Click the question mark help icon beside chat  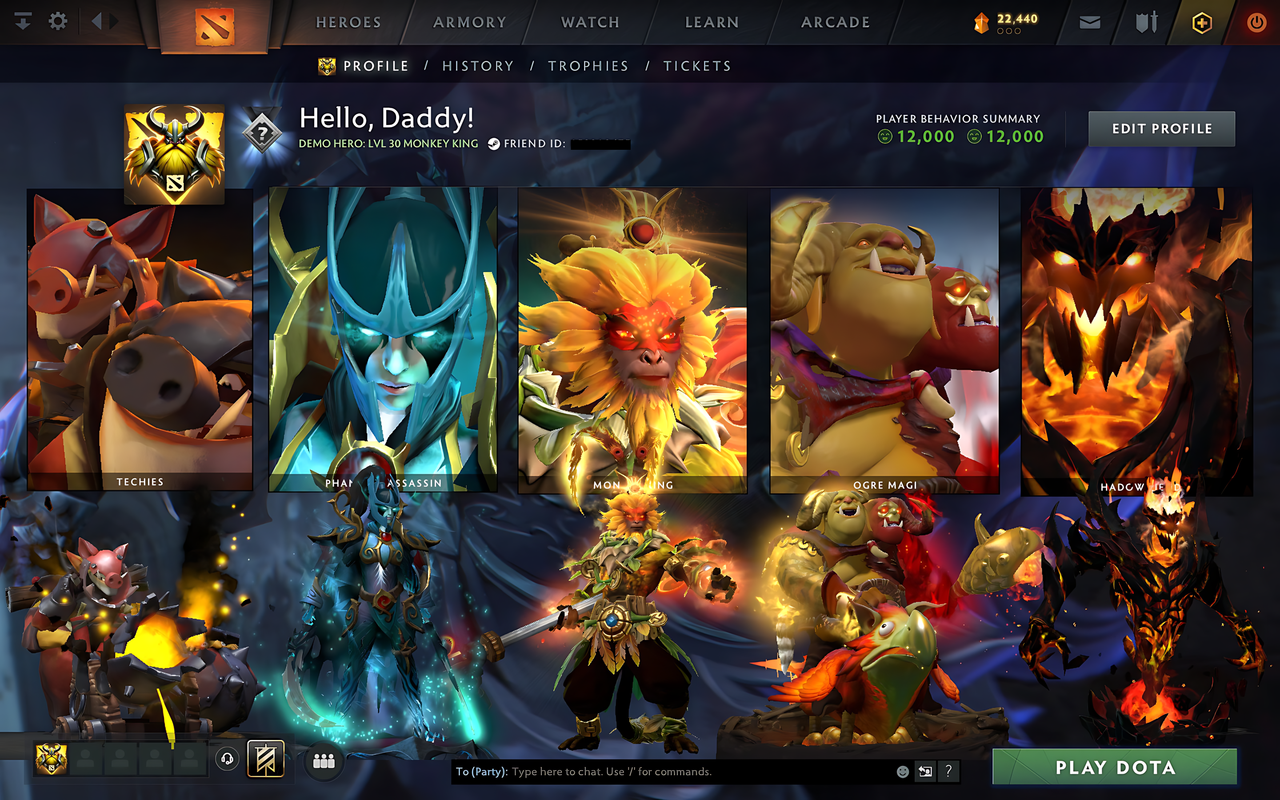[947, 771]
